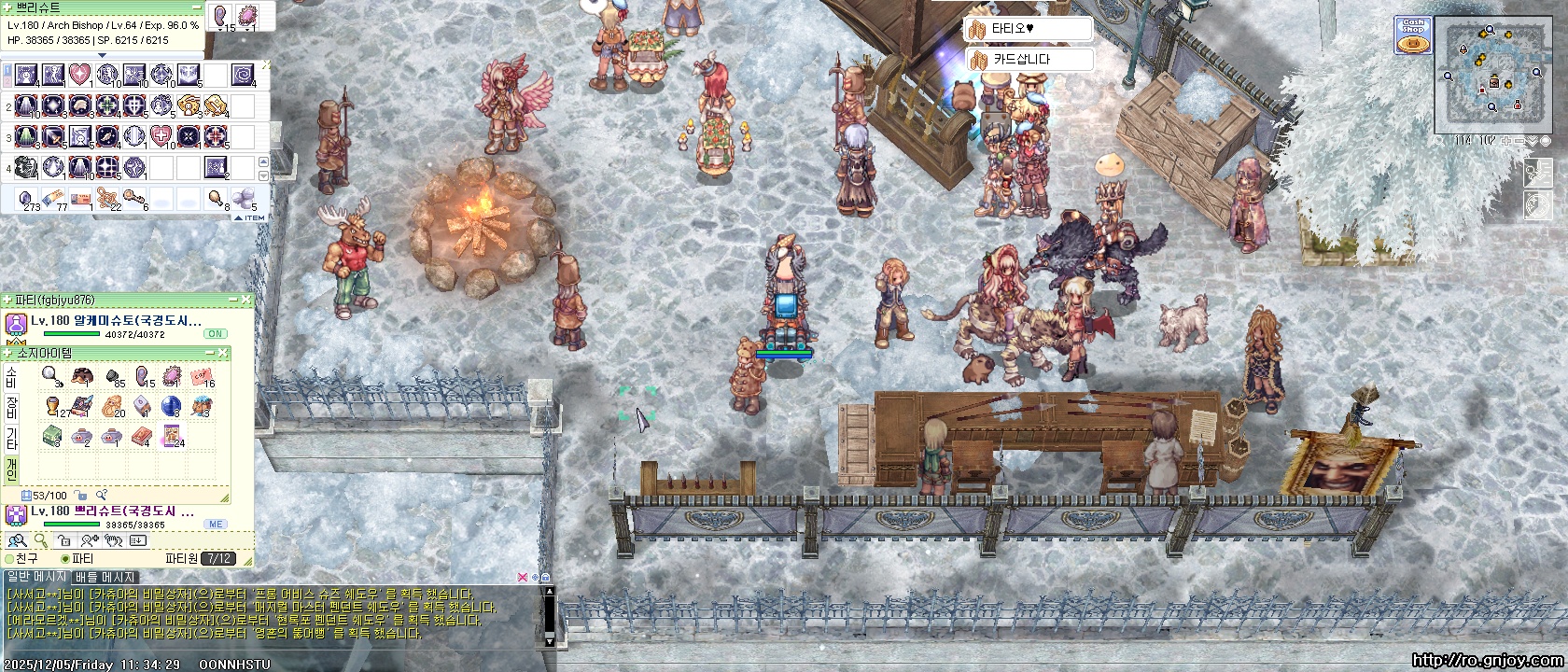This screenshot has height=672, width=1568.
Task: Click the minimap
Action: pos(1492,75)
